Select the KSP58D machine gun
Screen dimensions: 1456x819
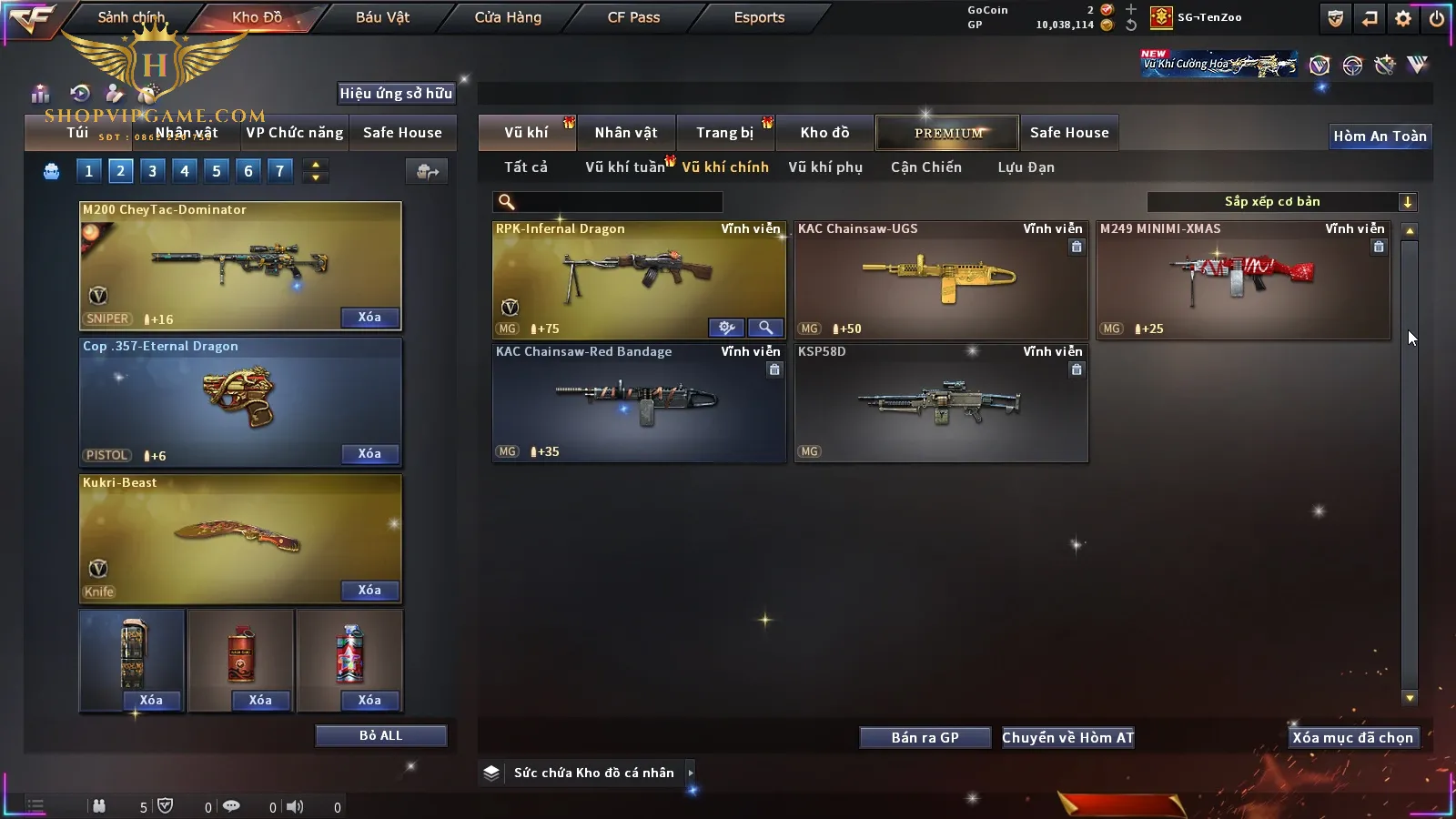pos(940,402)
